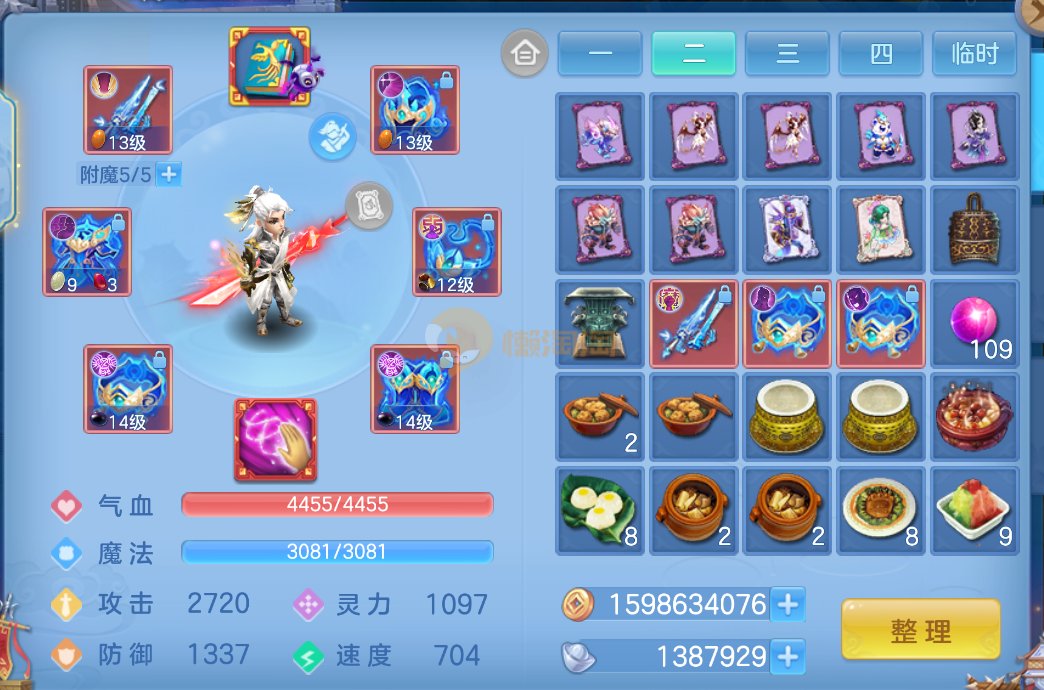Open the book with purple pet slot
Image resolution: width=1044 pixels, height=690 pixels.
(272, 67)
